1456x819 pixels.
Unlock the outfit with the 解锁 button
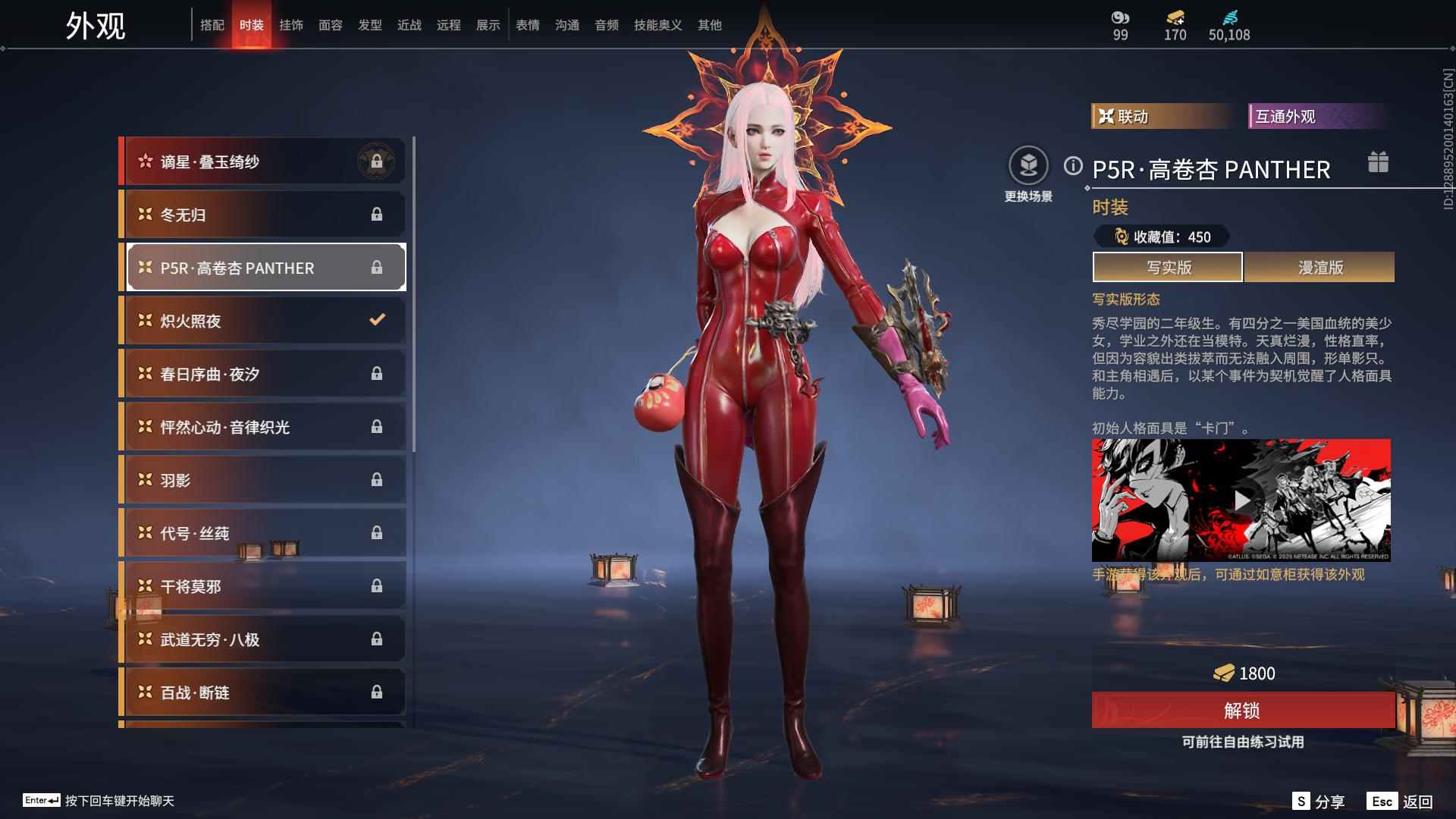point(1242,711)
